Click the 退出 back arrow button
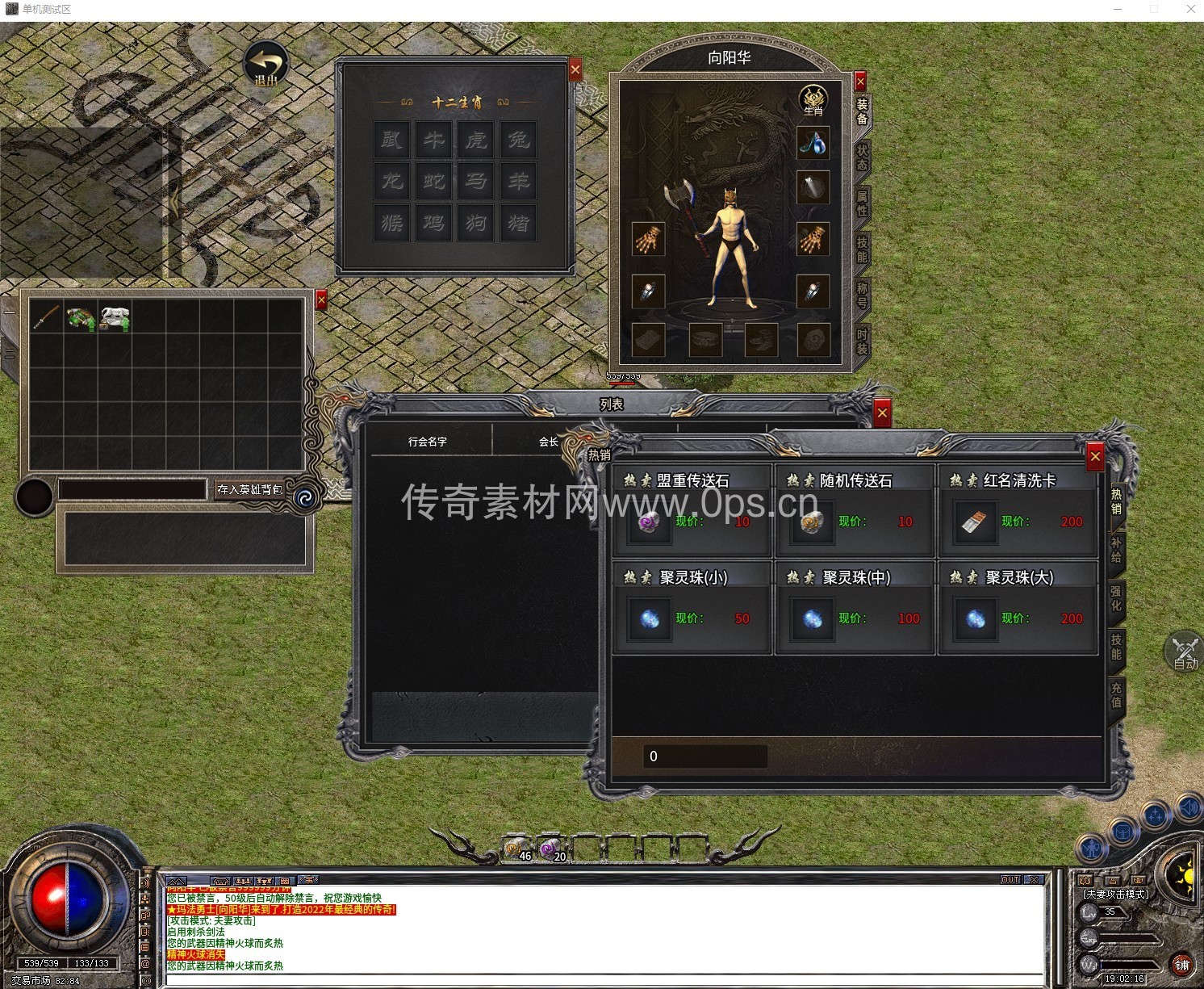This screenshot has width=1204, height=989. pos(266,65)
